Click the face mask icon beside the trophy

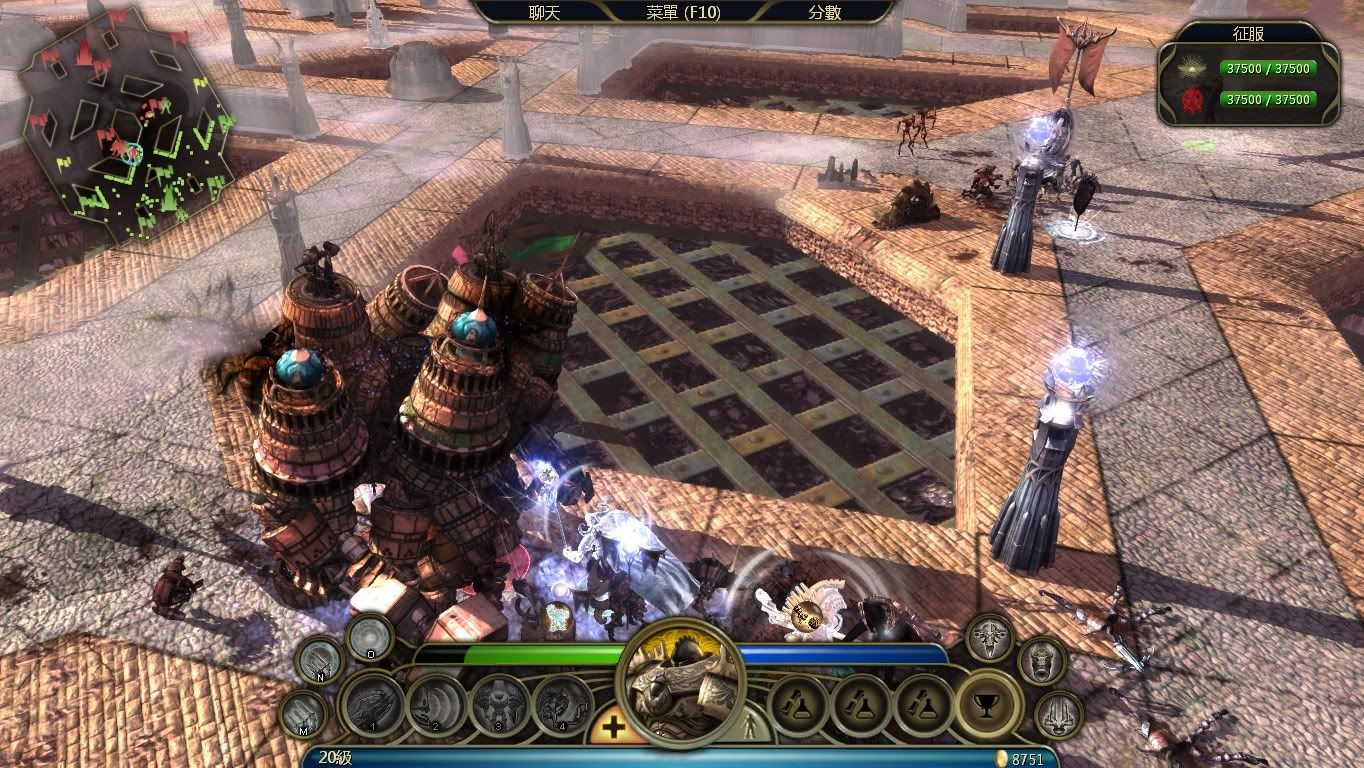[x=1041, y=661]
